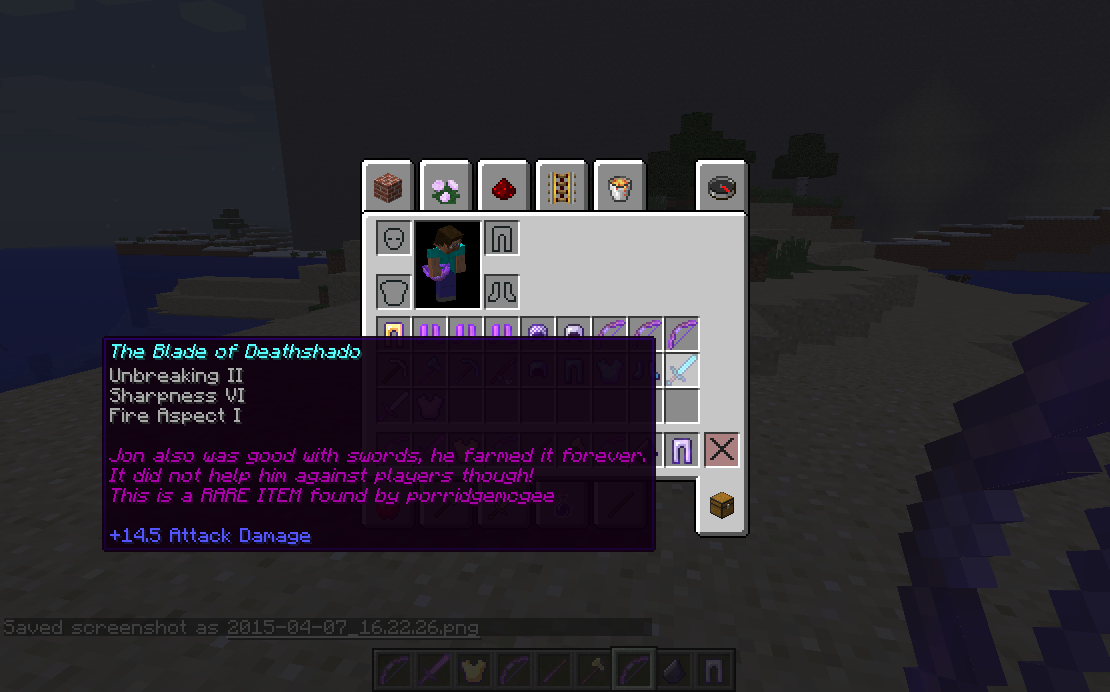Click the Destroy Item X slot
1110x692 pixels.
click(721, 450)
